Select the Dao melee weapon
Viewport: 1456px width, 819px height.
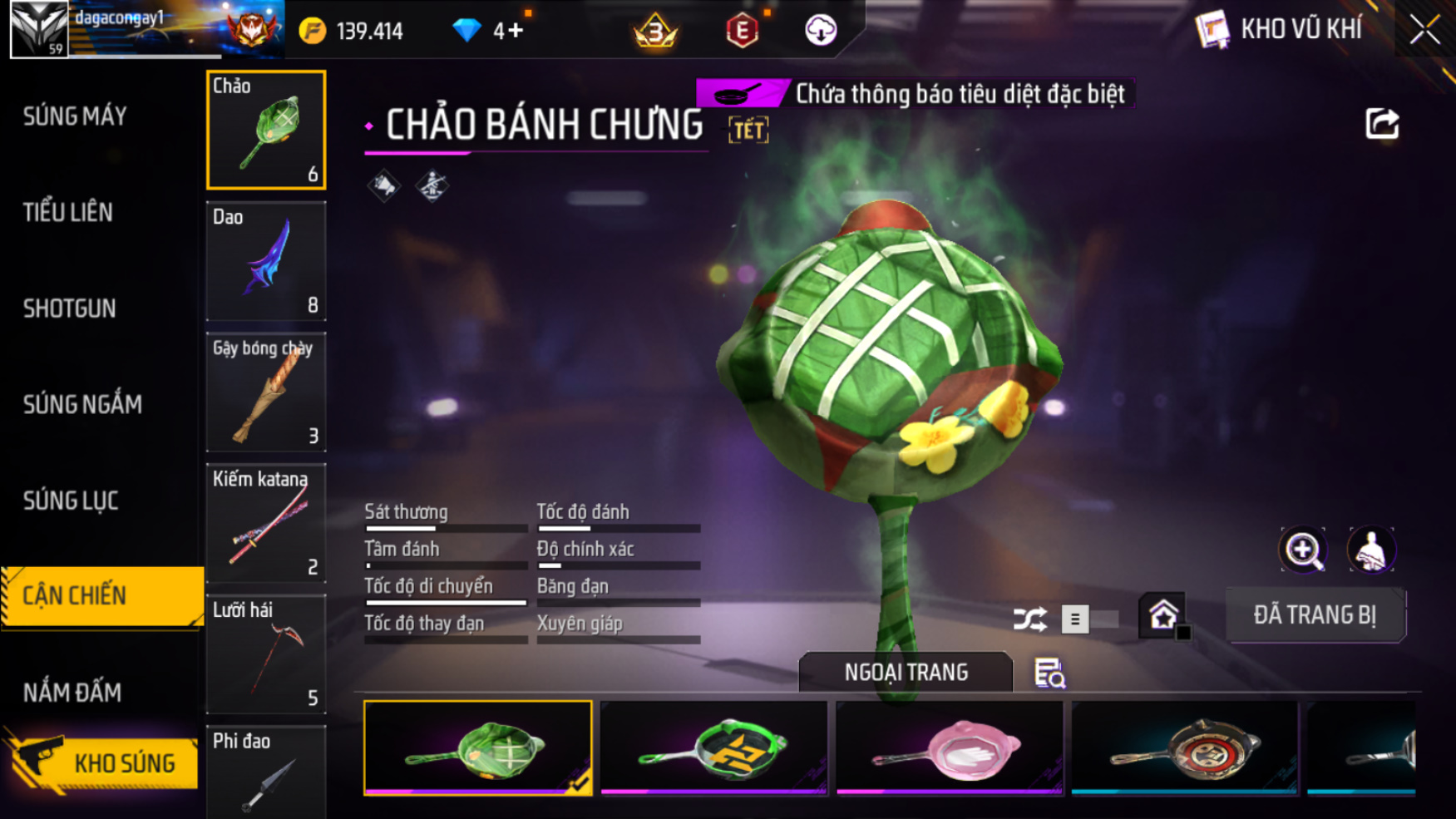[x=266, y=261]
